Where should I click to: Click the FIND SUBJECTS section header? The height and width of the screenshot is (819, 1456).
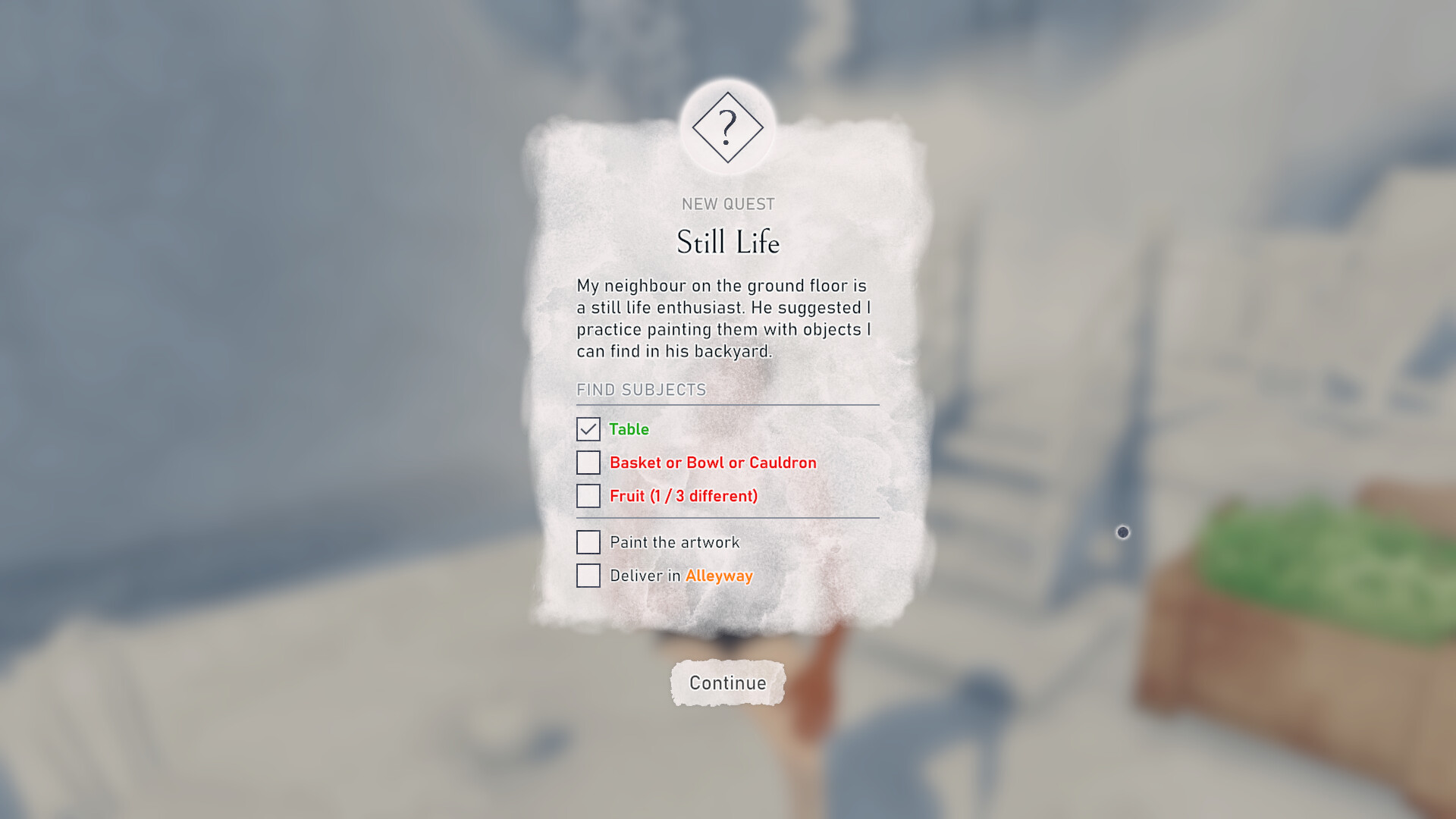click(642, 390)
